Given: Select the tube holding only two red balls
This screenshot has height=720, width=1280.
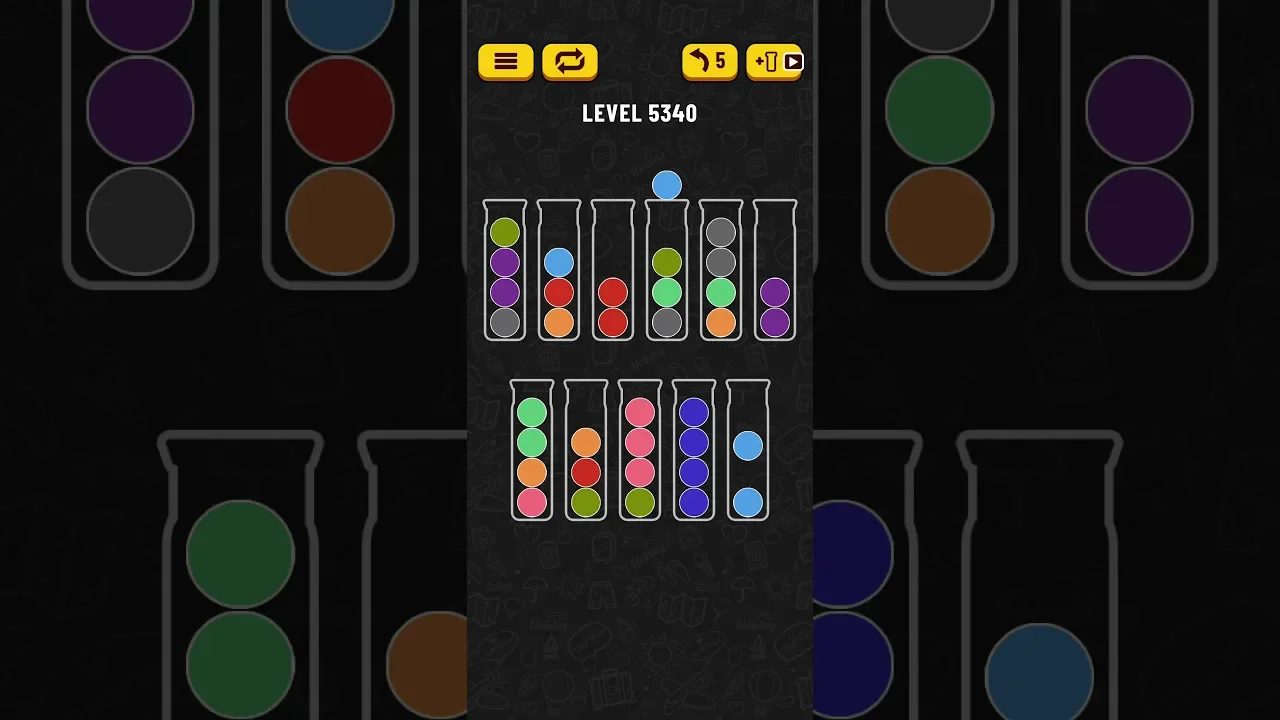Looking at the screenshot, I should pyautogui.click(x=613, y=271).
